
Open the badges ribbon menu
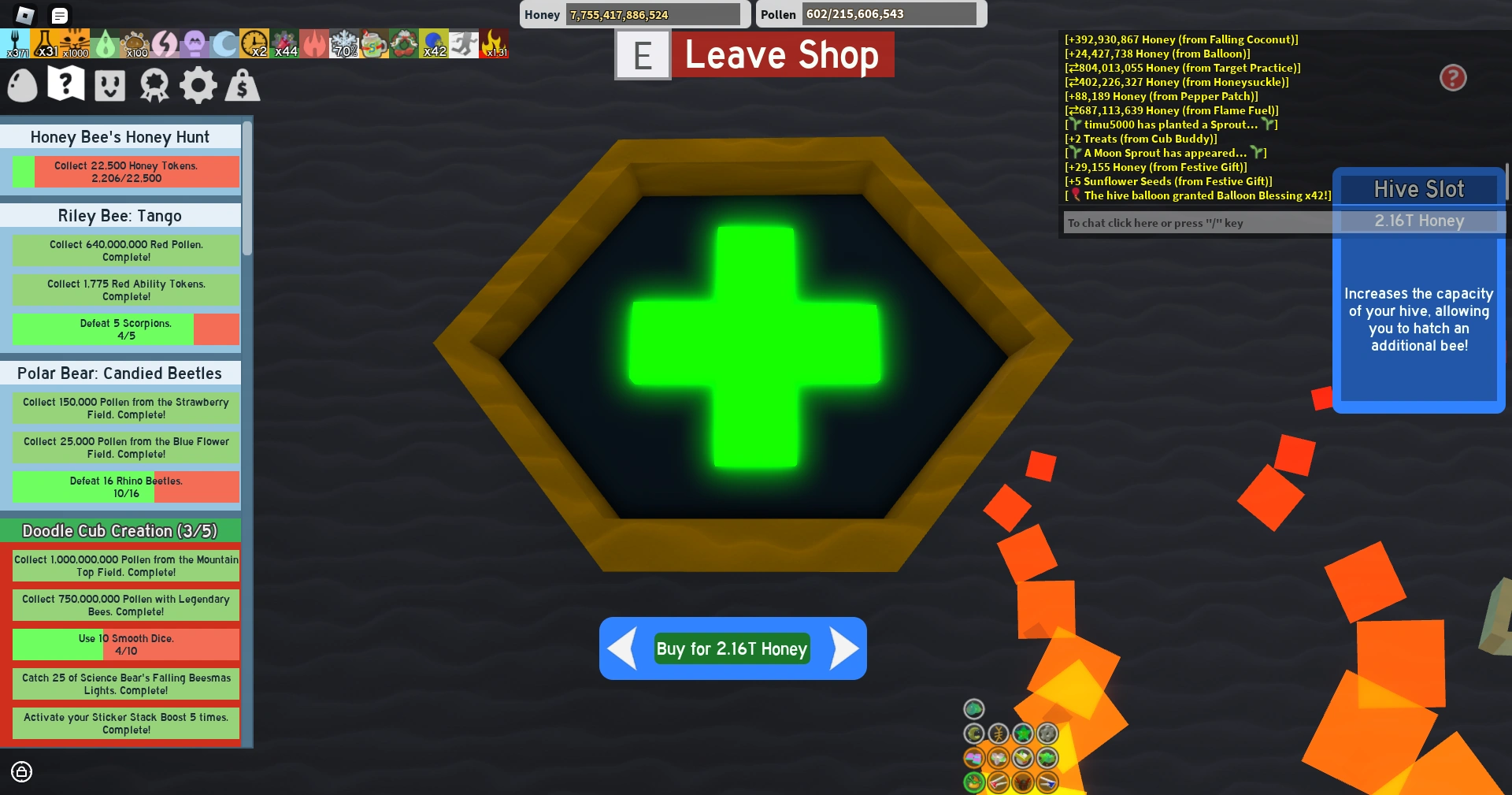(154, 85)
